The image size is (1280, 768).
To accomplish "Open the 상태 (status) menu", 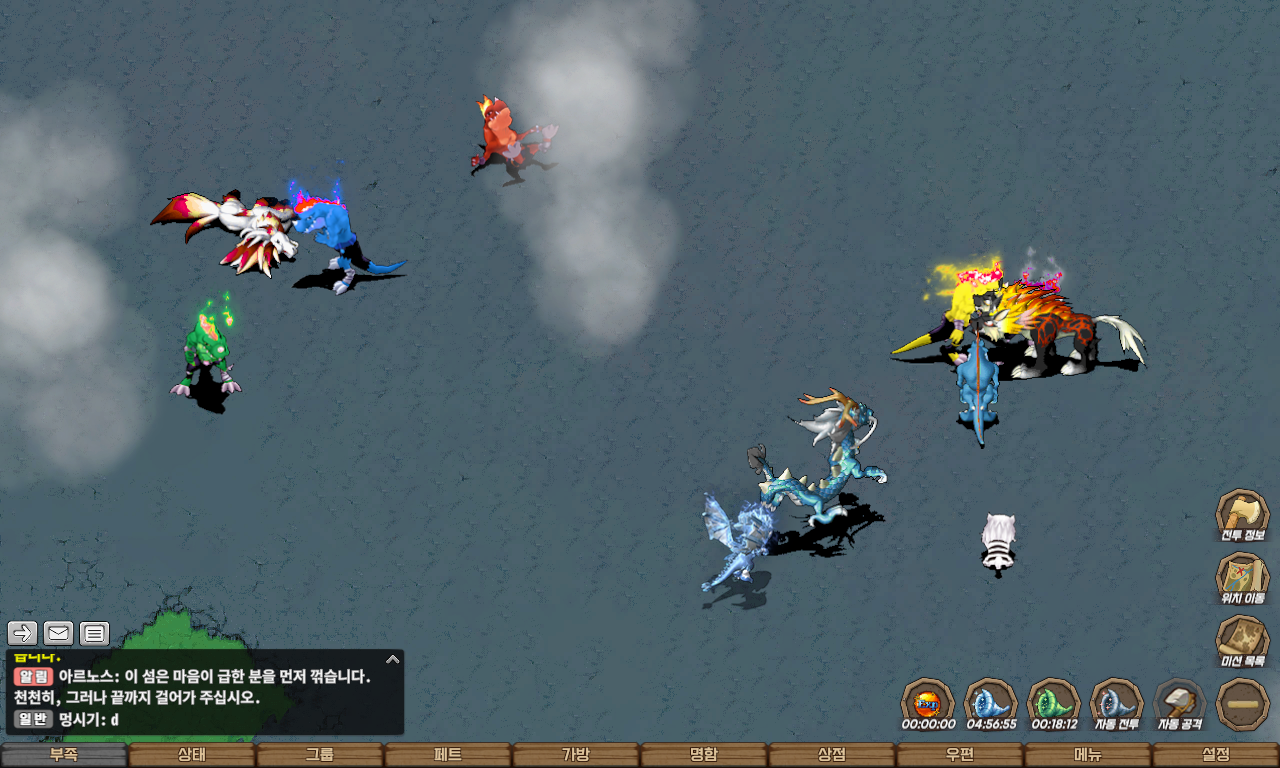I will tap(192, 755).
